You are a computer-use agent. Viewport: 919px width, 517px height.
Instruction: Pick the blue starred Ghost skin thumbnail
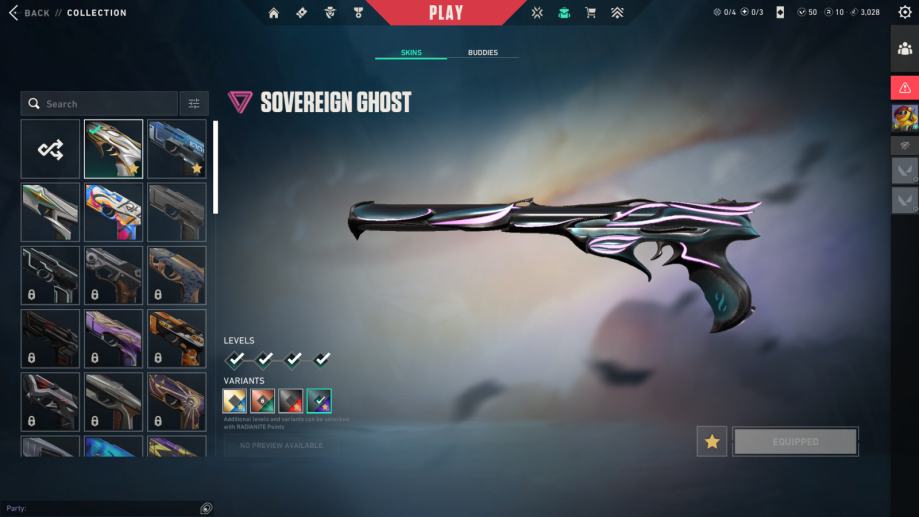click(x=177, y=149)
